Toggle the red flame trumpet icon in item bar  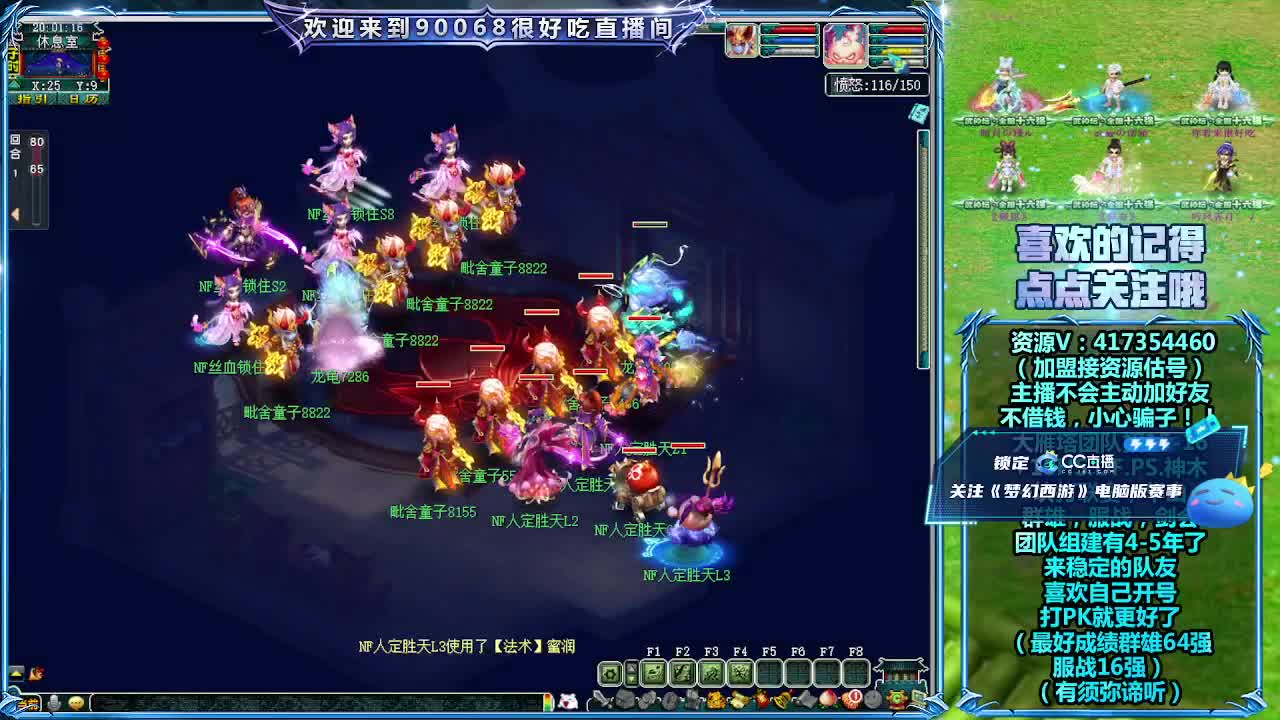(x=763, y=699)
